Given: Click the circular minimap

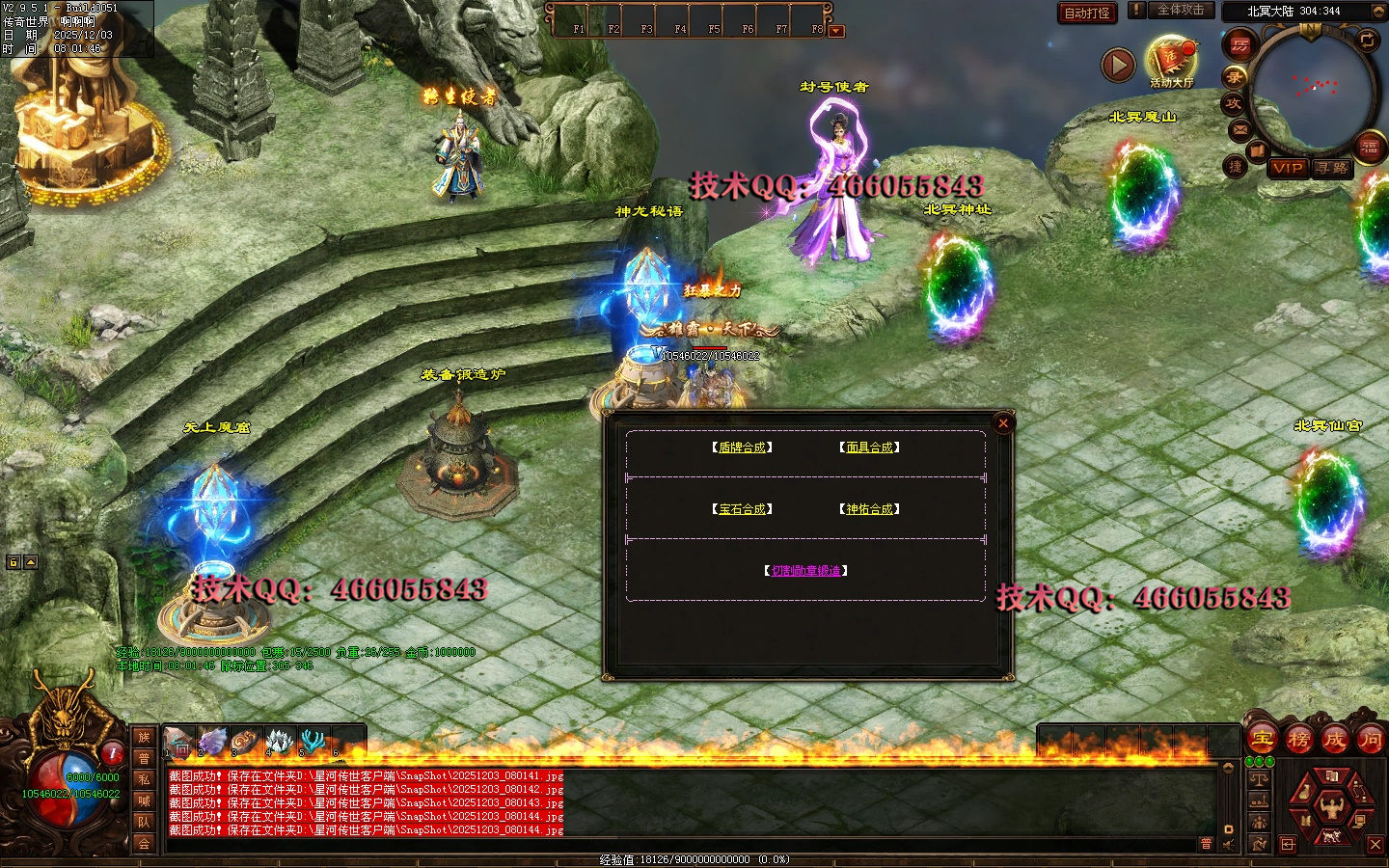Looking at the screenshot, I should [1314, 92].
